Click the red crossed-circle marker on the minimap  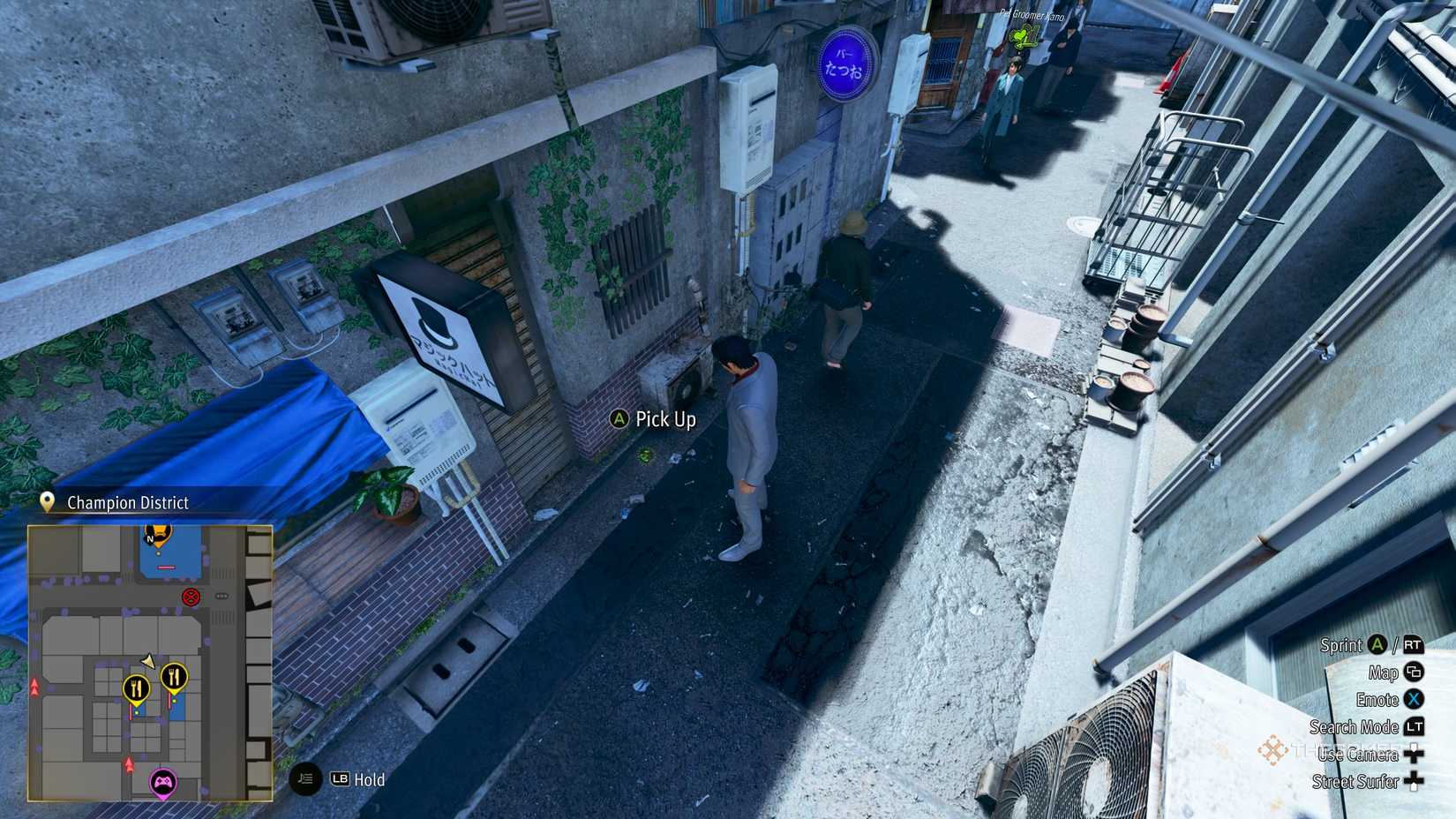point(190,597)
